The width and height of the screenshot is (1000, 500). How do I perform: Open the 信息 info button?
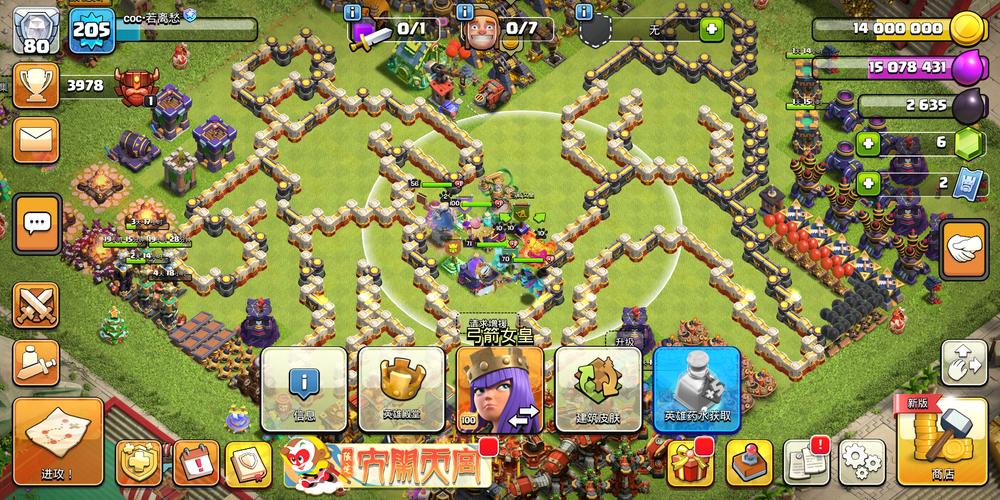pyautogui.click(x=304, y=389)
